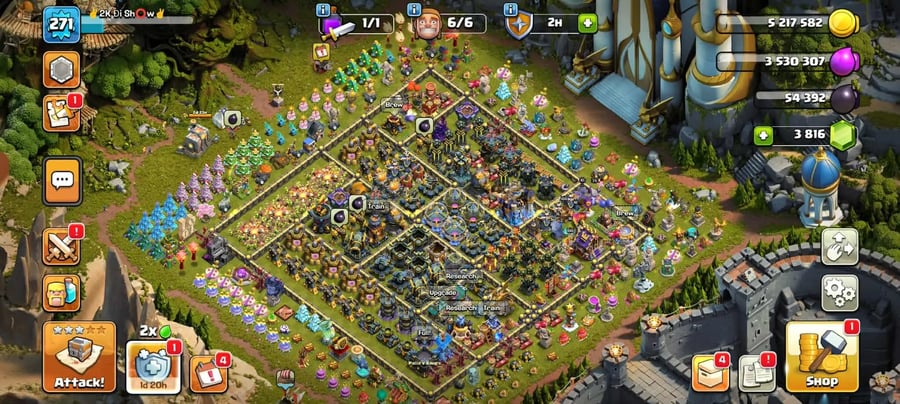900x404 pixels.
Task: Open the village layout editor hand icon
Action: pyautogui.click(x=838, y=248)
